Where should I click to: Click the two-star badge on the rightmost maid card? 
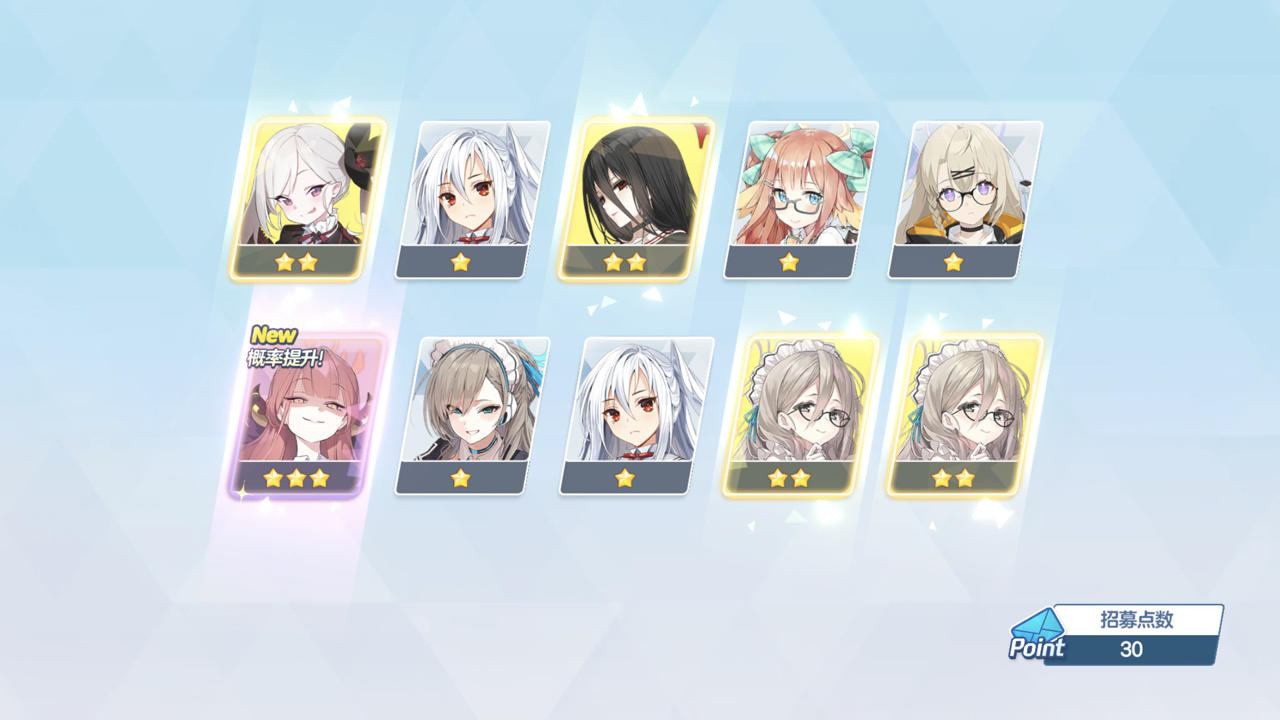954,478
